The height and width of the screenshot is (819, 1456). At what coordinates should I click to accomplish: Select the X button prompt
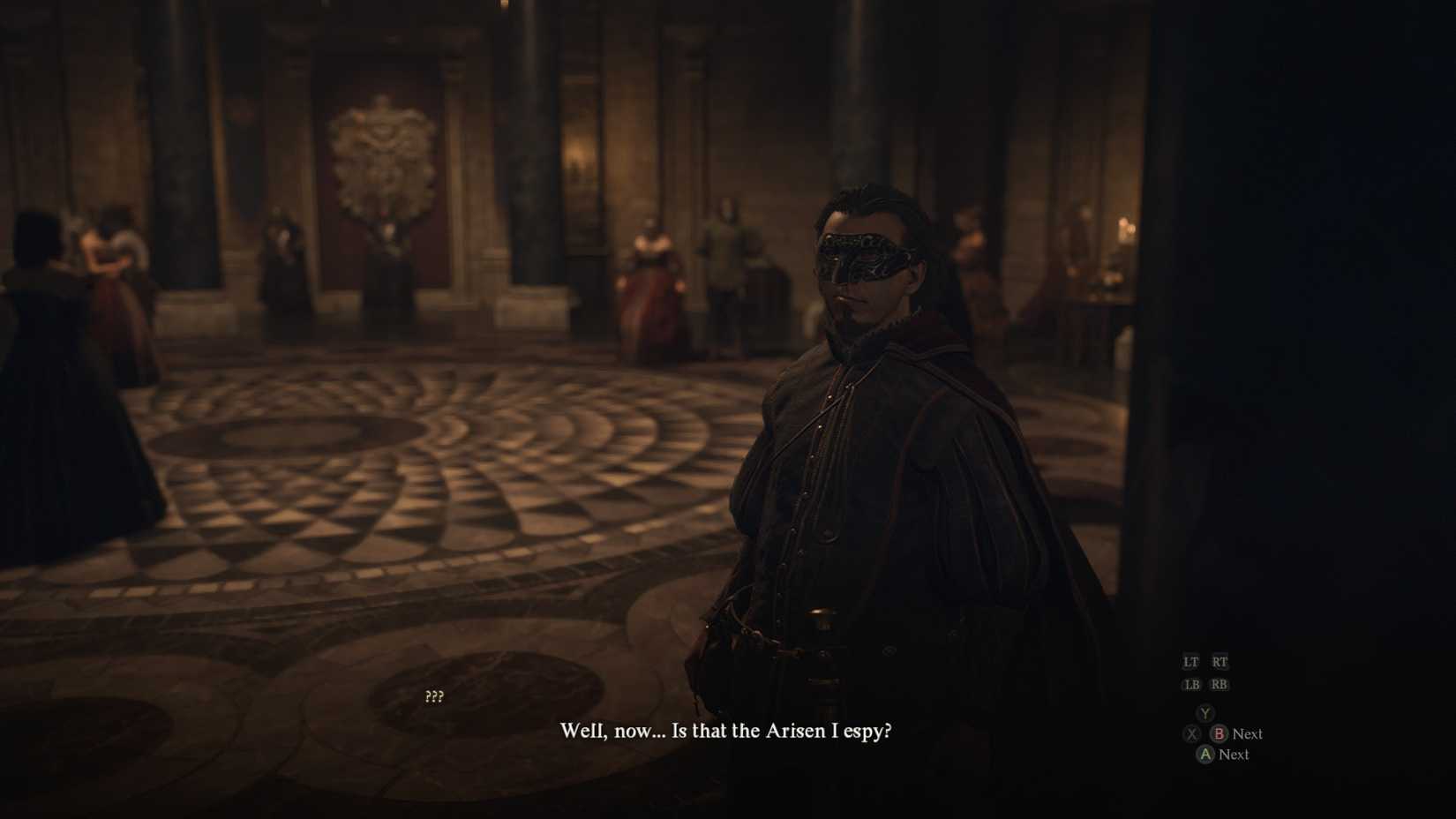point(1192,733)
